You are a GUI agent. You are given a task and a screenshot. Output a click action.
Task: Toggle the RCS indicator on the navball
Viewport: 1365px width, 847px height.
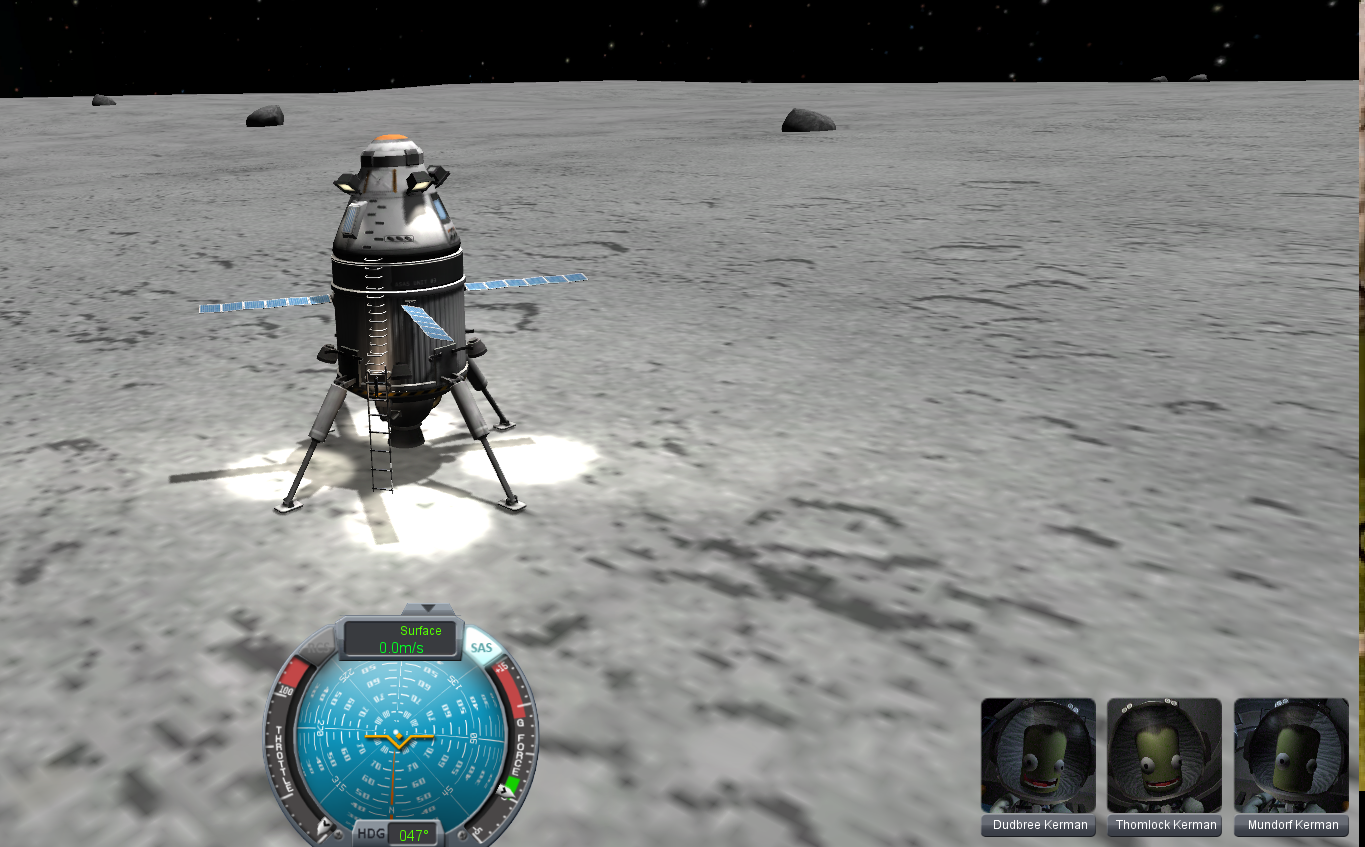point(316,648)
